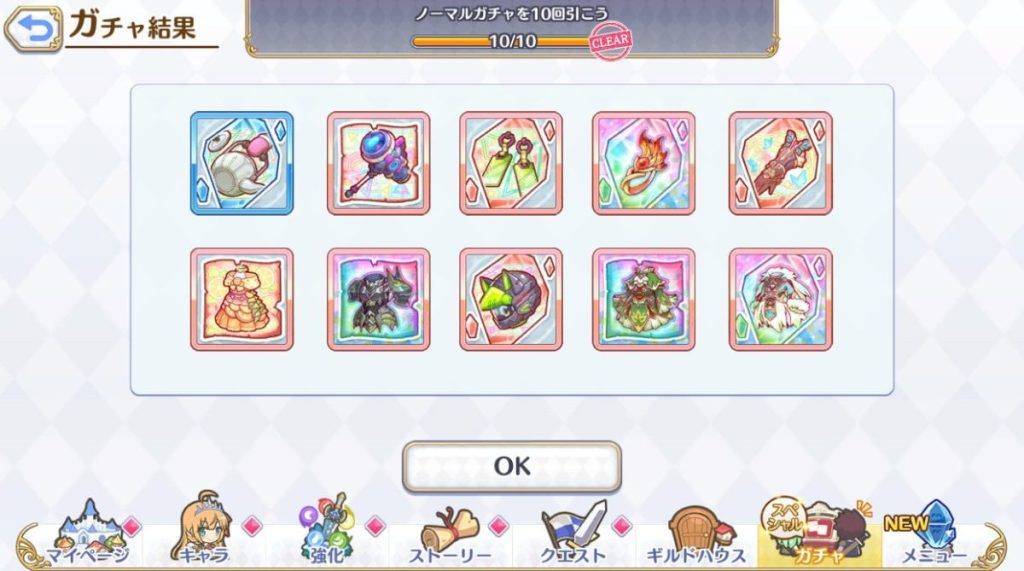Go to the ストーリー story tab
Image resolution: width=1024 pixels, height=571 pixels.
(450, 535)
